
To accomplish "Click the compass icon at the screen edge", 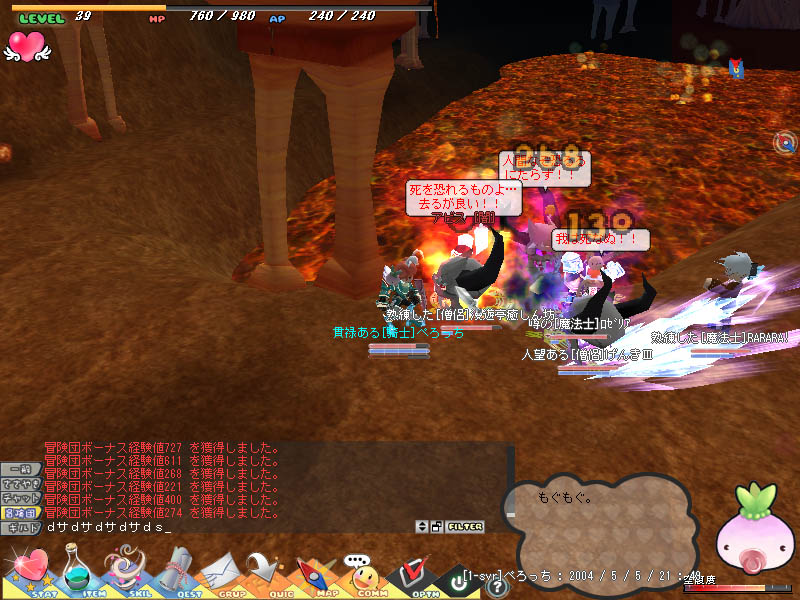I will [x=787, y=143].
